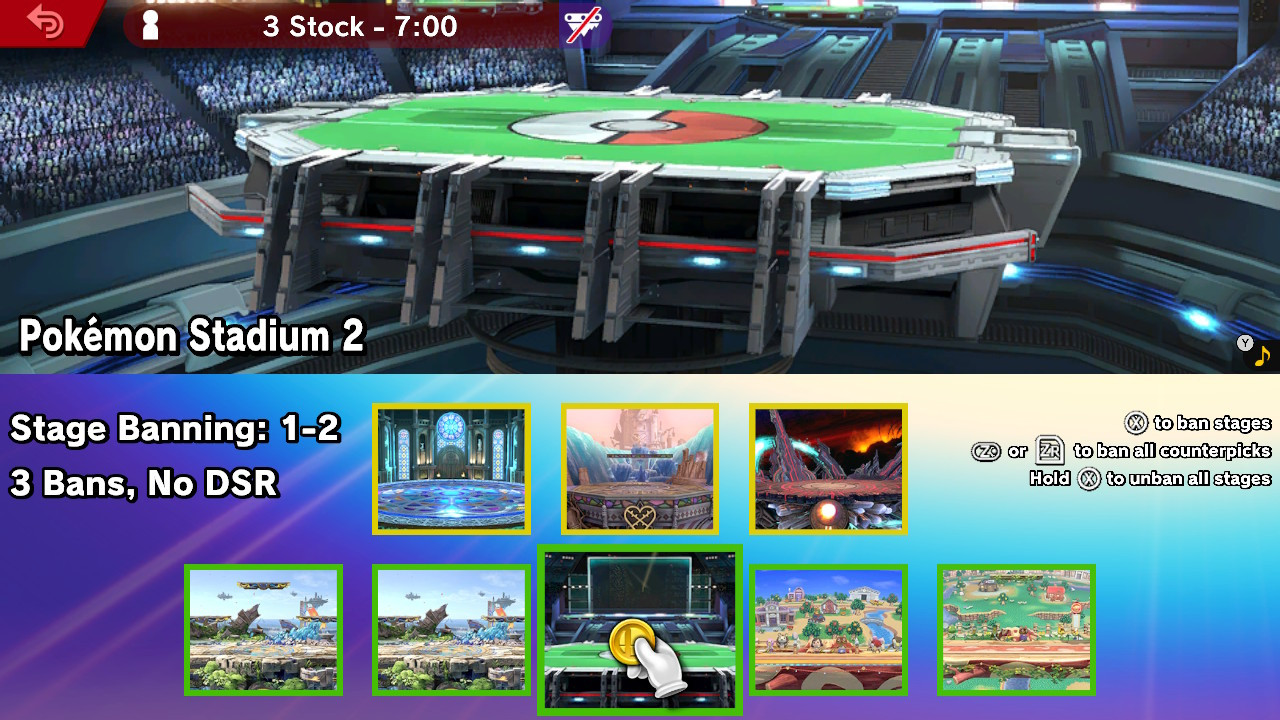Select the Pokémon Stadium 2 thumbnail

639,630
